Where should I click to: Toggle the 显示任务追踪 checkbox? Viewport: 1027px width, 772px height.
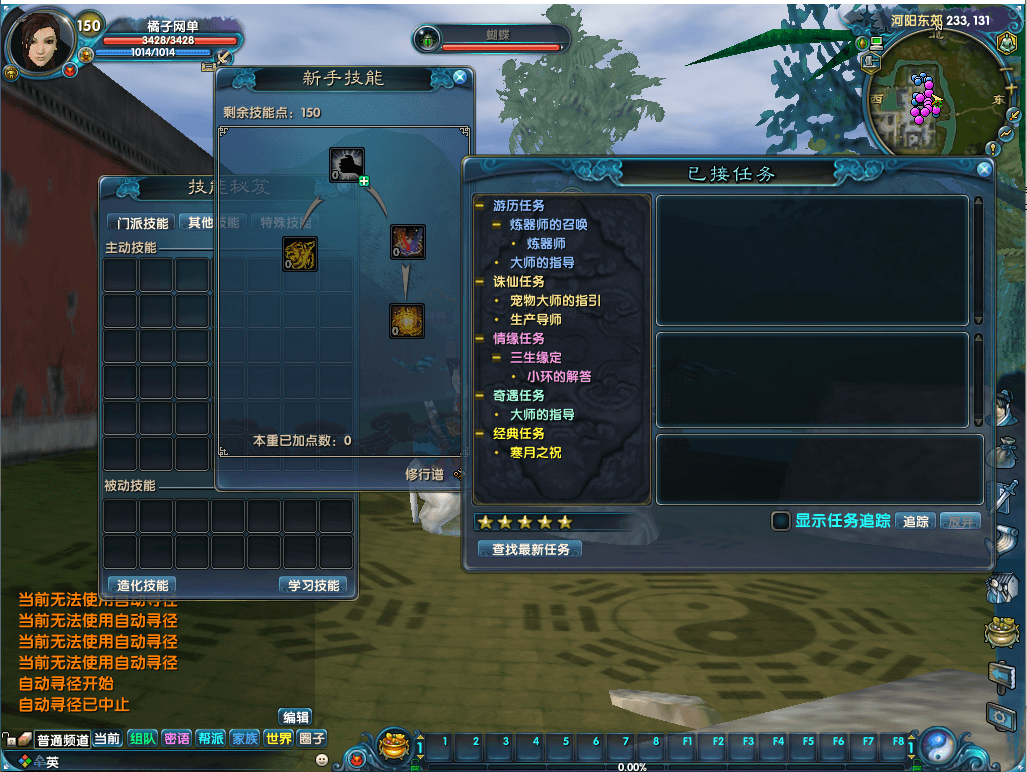tap(781, 521)
